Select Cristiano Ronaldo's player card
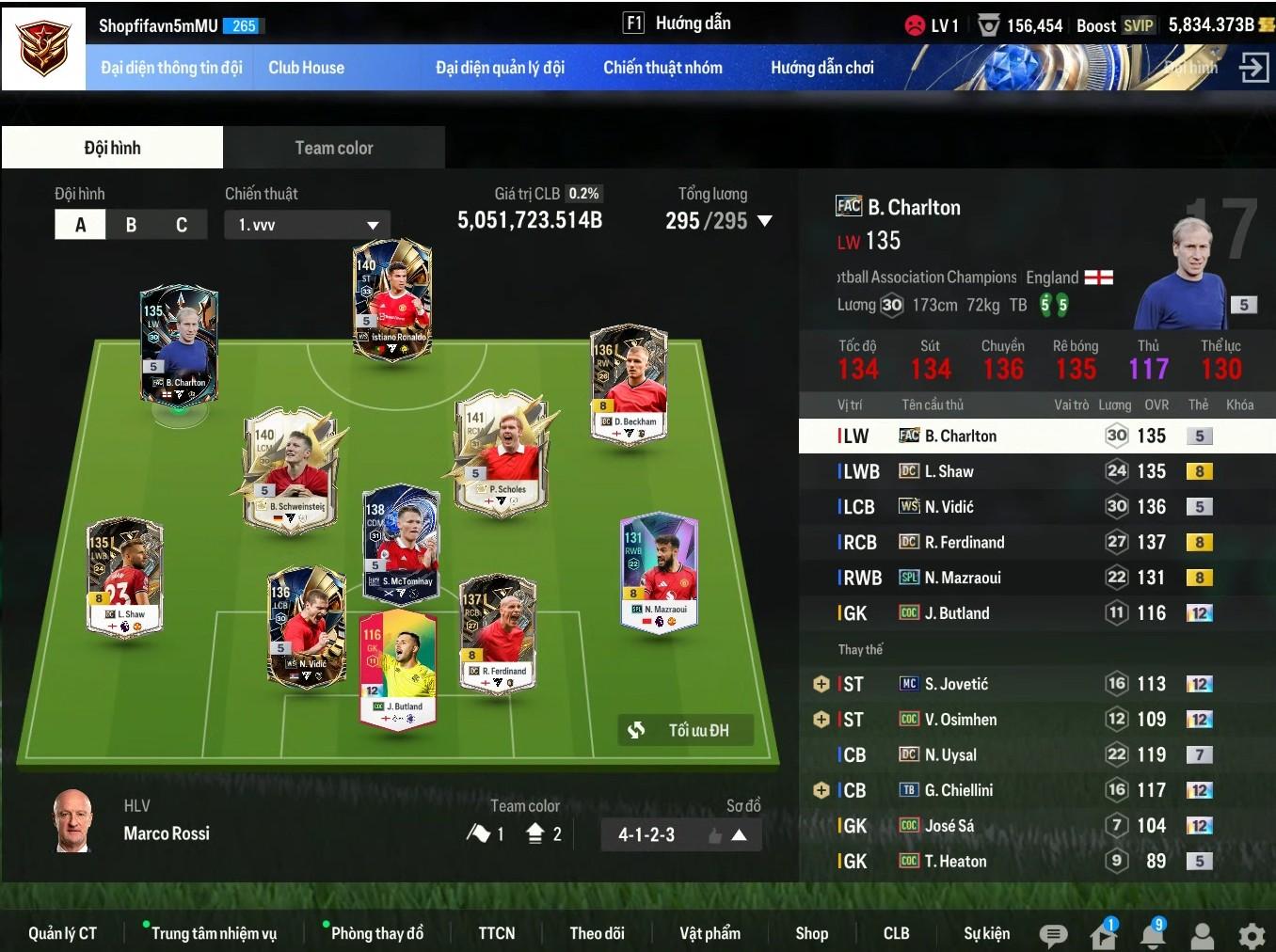 click(392, 300)
